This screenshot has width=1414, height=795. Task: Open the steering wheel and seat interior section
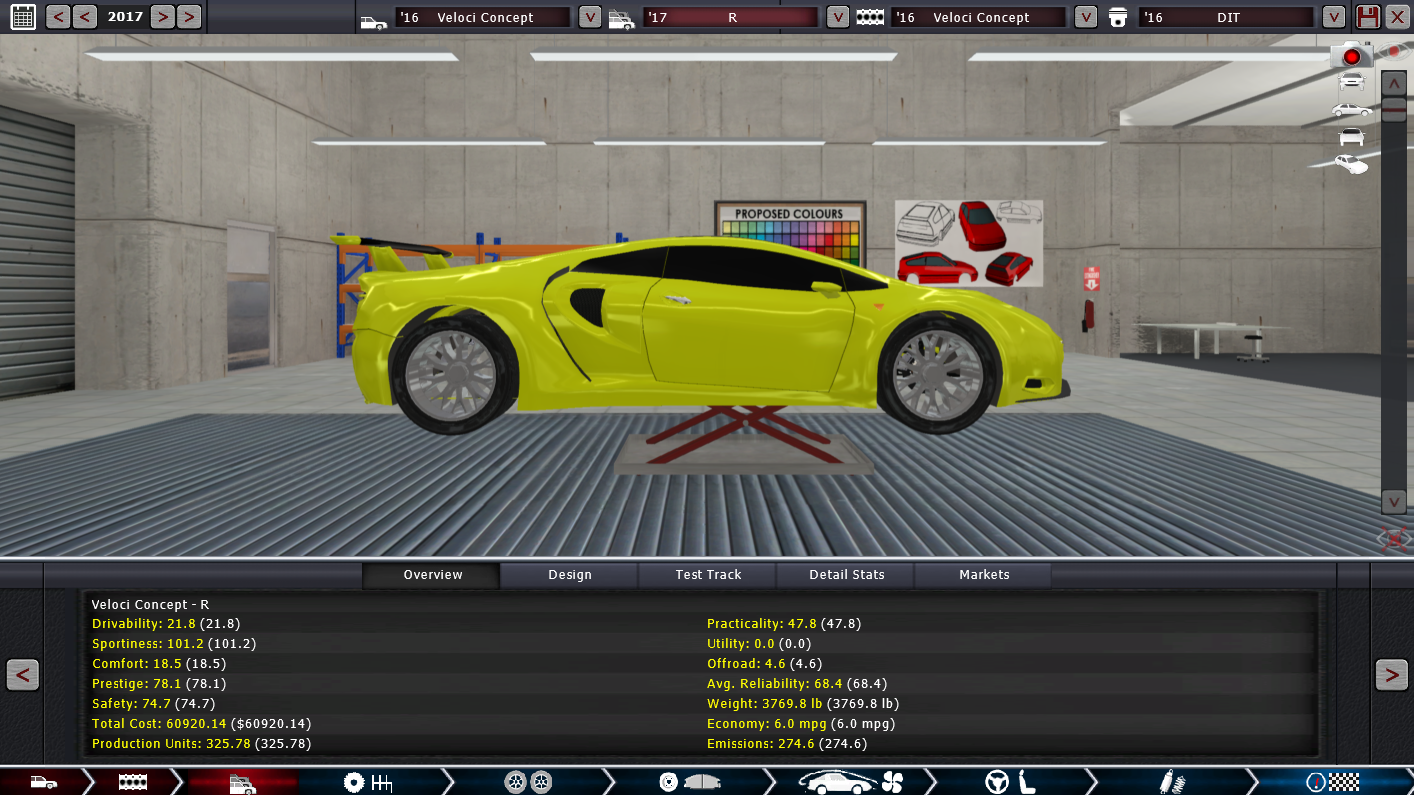tap(1008, 782)
